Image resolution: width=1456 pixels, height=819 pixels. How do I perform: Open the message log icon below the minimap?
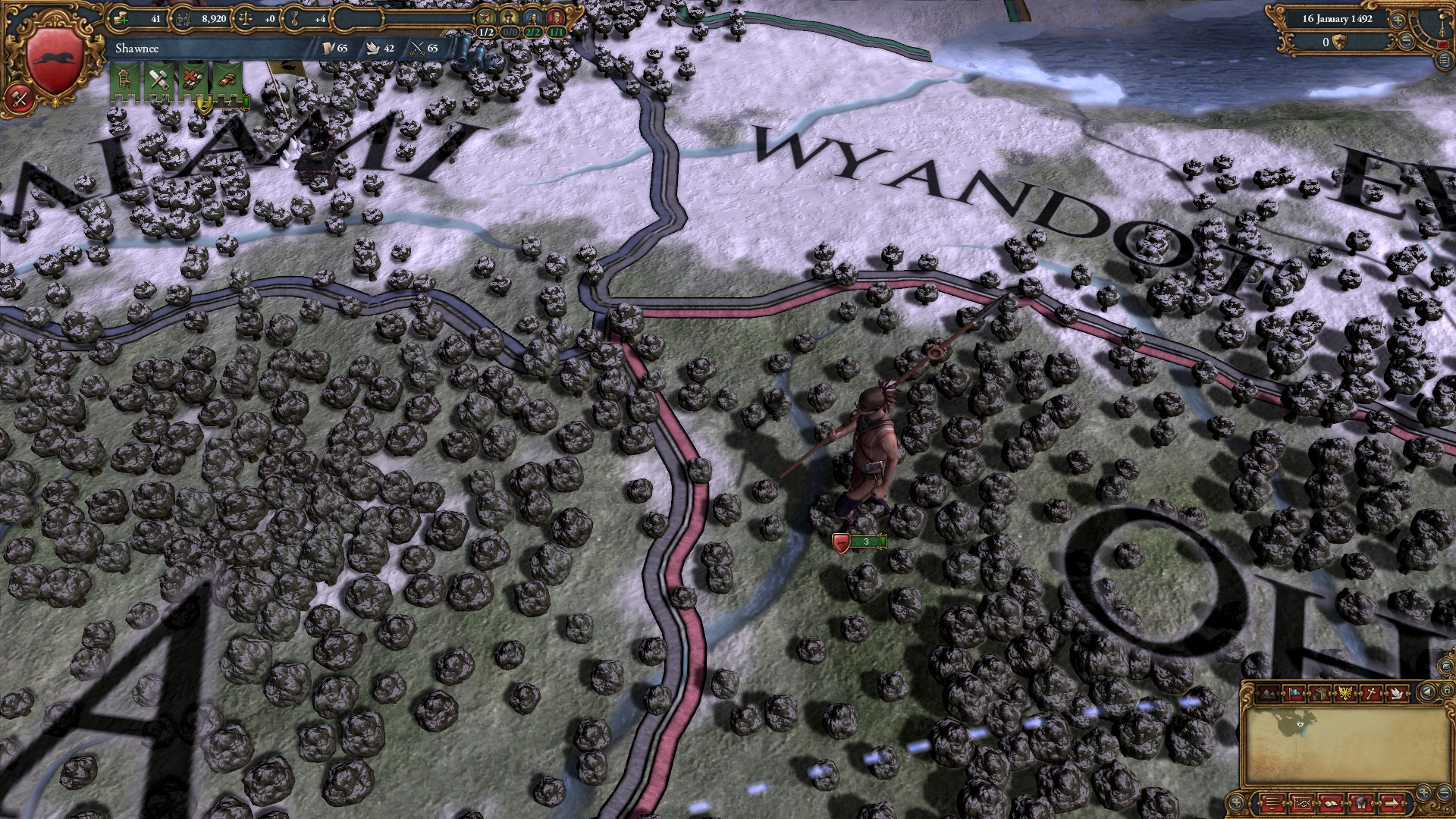pyautogui.click(x=1272, y=803)
